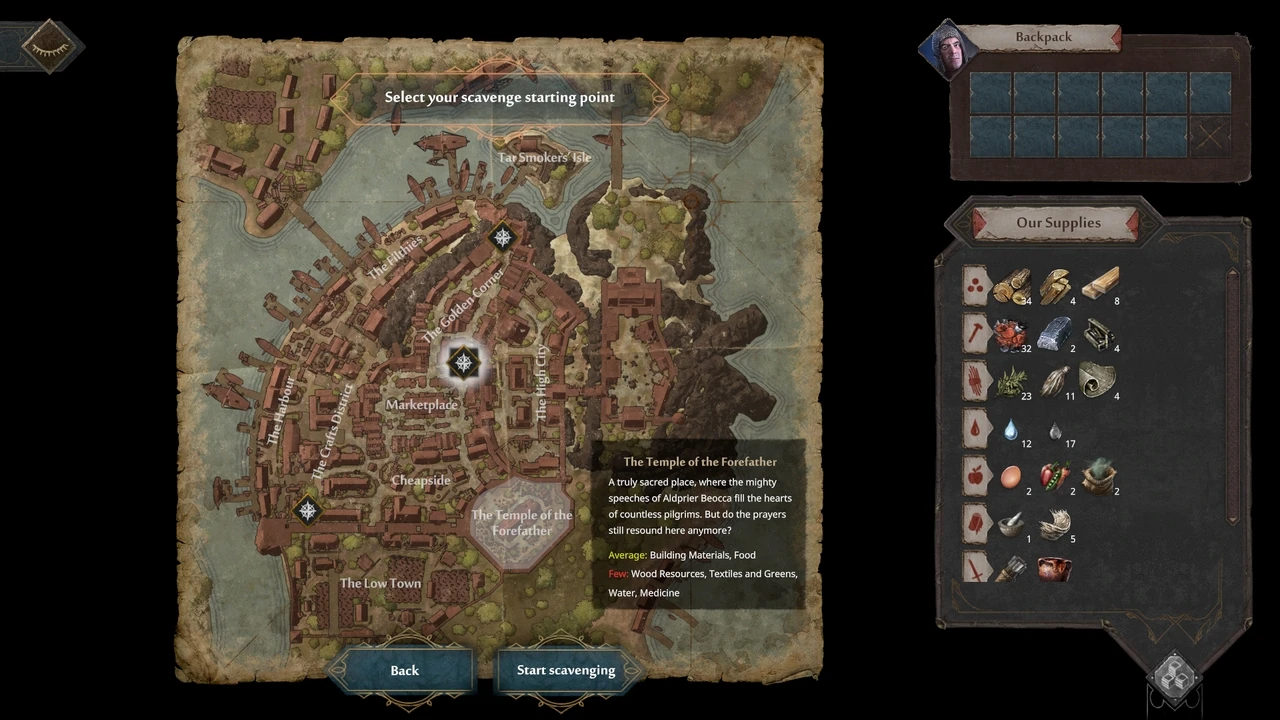Click the Our Supplies panel header
Image resolution: width=1280 pixels, height=720 pixels.
[1058, 223]
